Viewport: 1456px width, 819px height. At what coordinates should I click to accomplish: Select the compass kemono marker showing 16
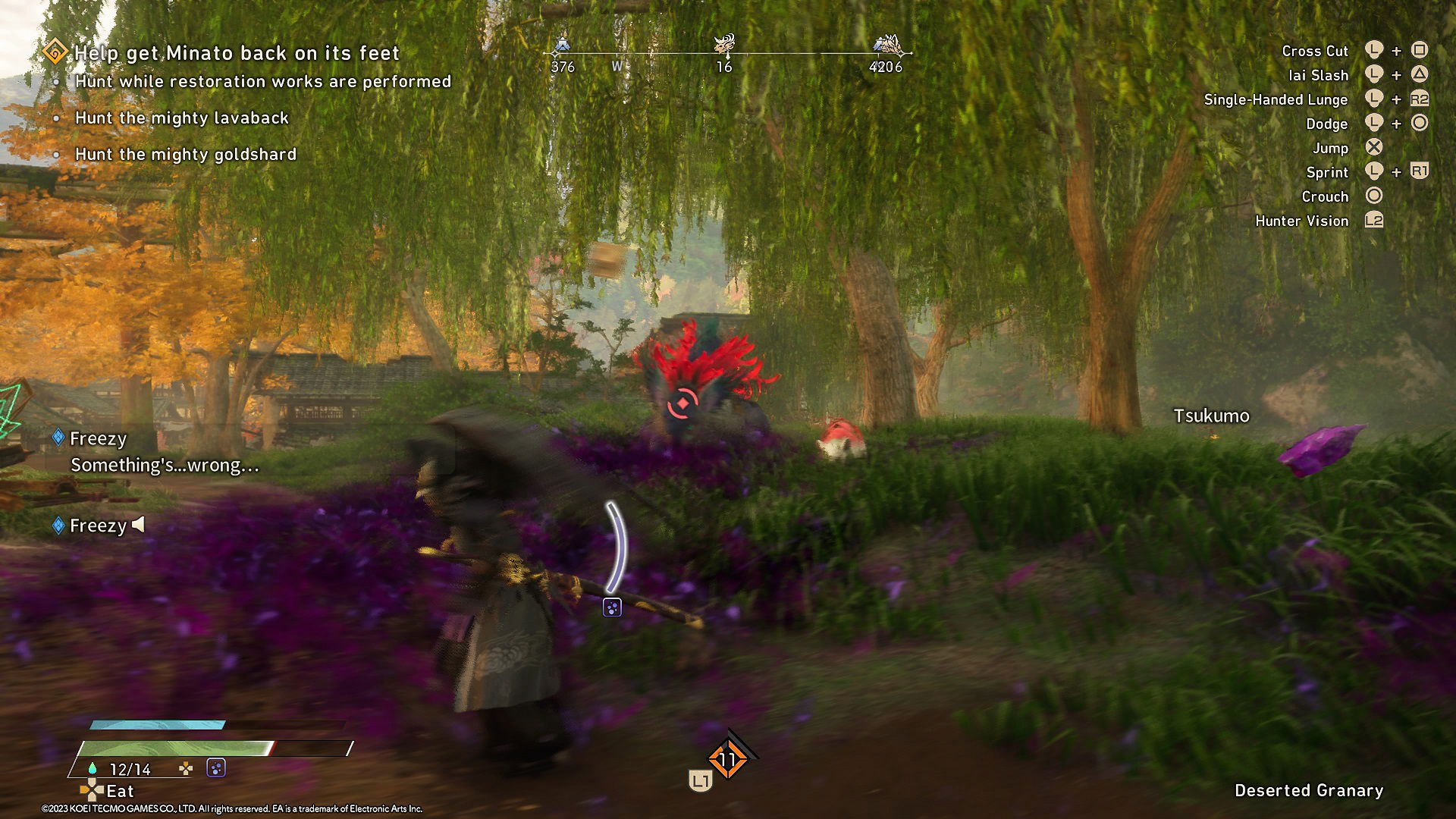(x=725, y=45)
